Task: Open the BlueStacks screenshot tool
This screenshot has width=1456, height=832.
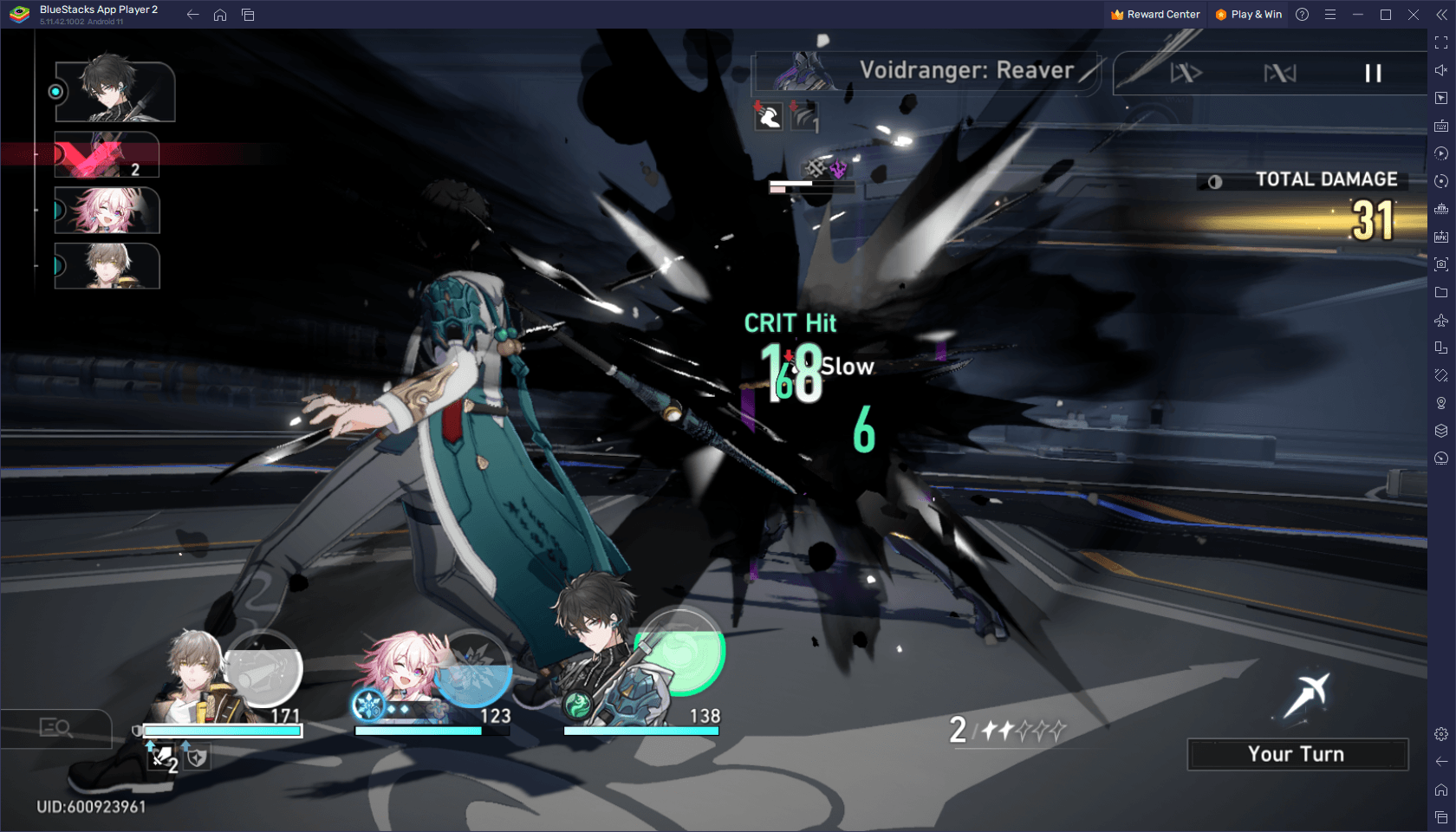Action: pos(1440,264)
